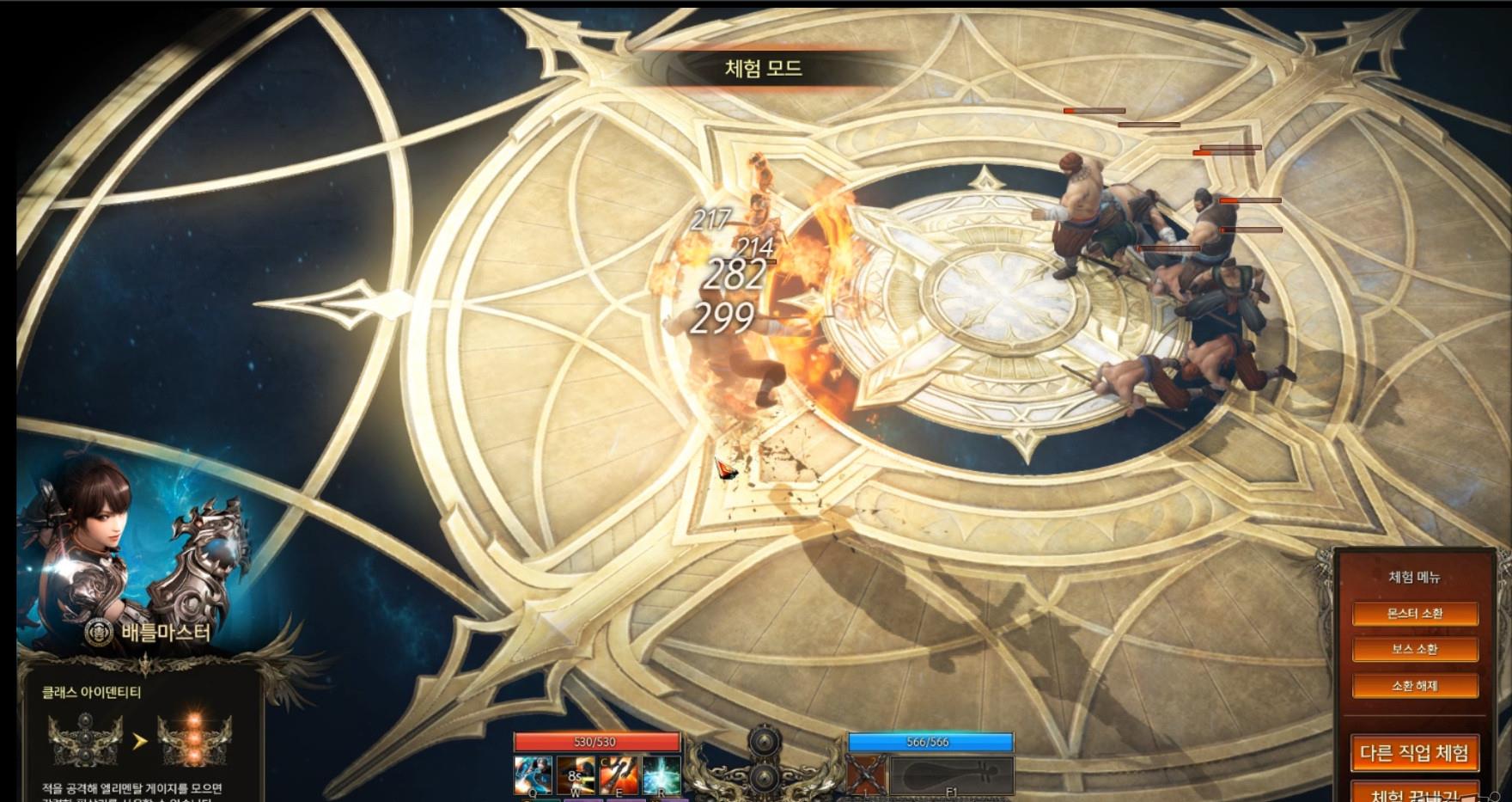The image size is (1512, 802).
Task: Activate the Q skill with the blue fighter icon
Action: (533, 775)
